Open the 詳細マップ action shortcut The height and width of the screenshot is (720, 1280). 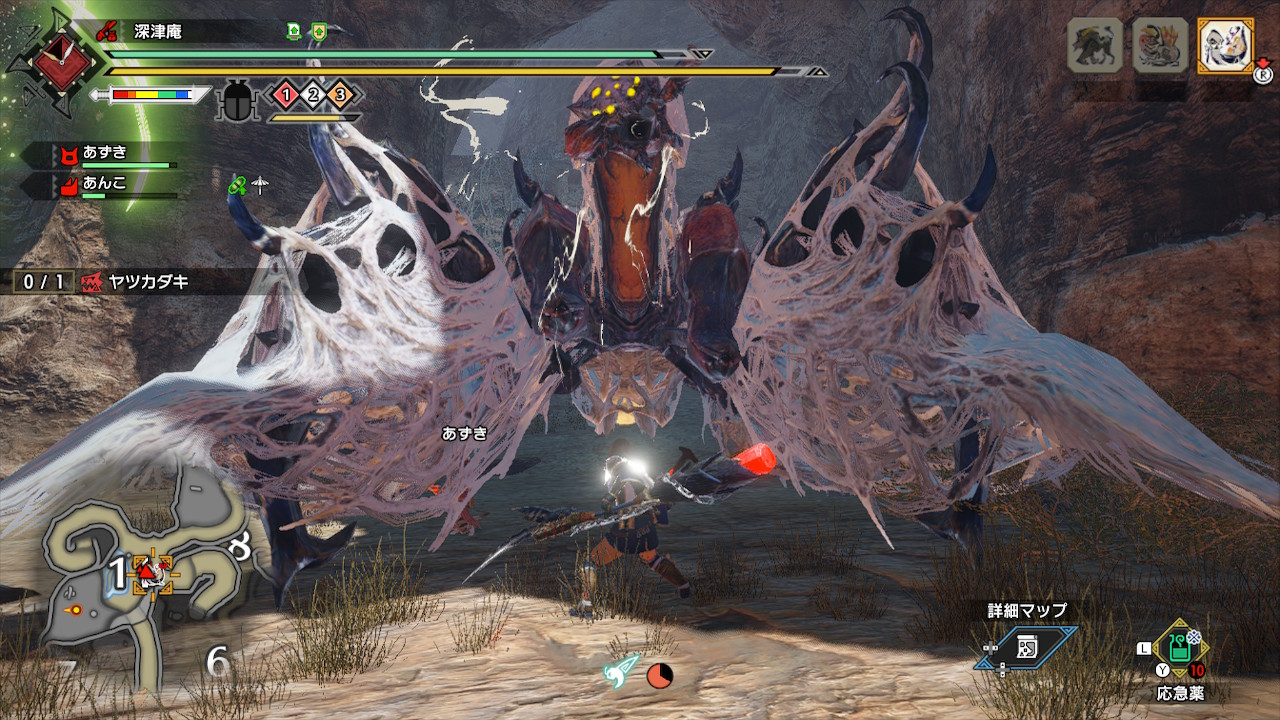pos(1028,647)
